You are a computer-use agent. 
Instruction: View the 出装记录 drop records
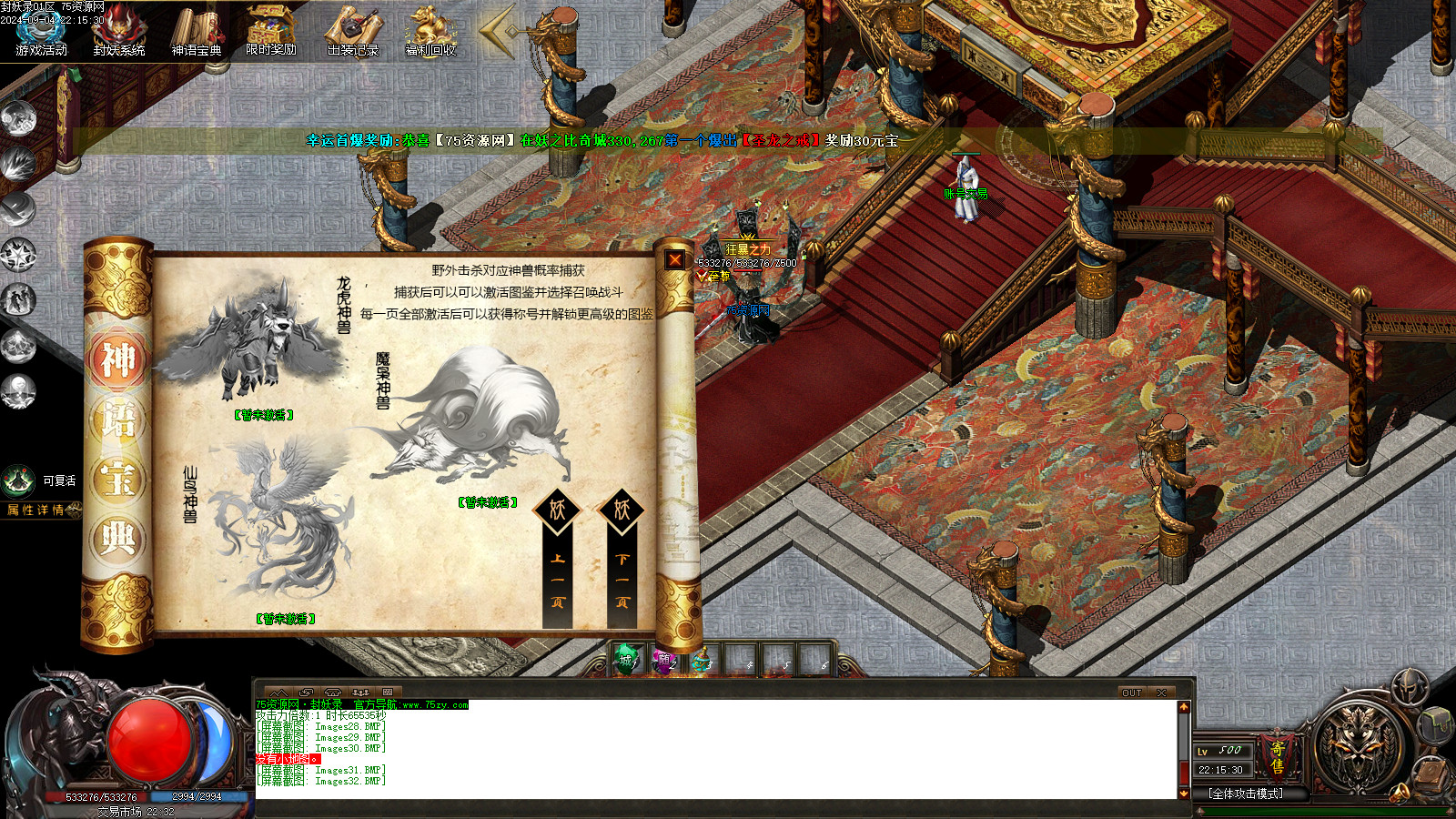coord(352,31)
